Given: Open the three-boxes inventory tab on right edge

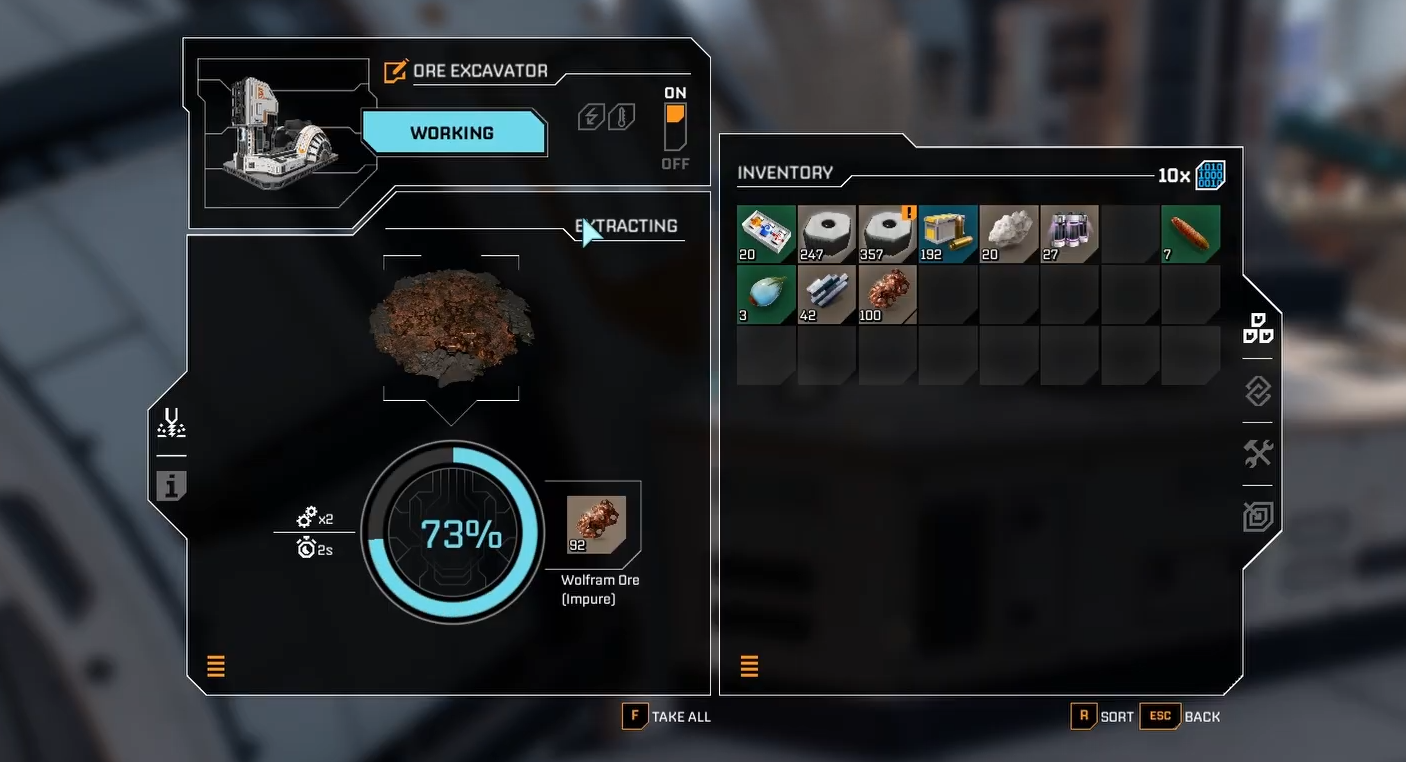Looking at the screenshot, I should [x=1258, y=328].
